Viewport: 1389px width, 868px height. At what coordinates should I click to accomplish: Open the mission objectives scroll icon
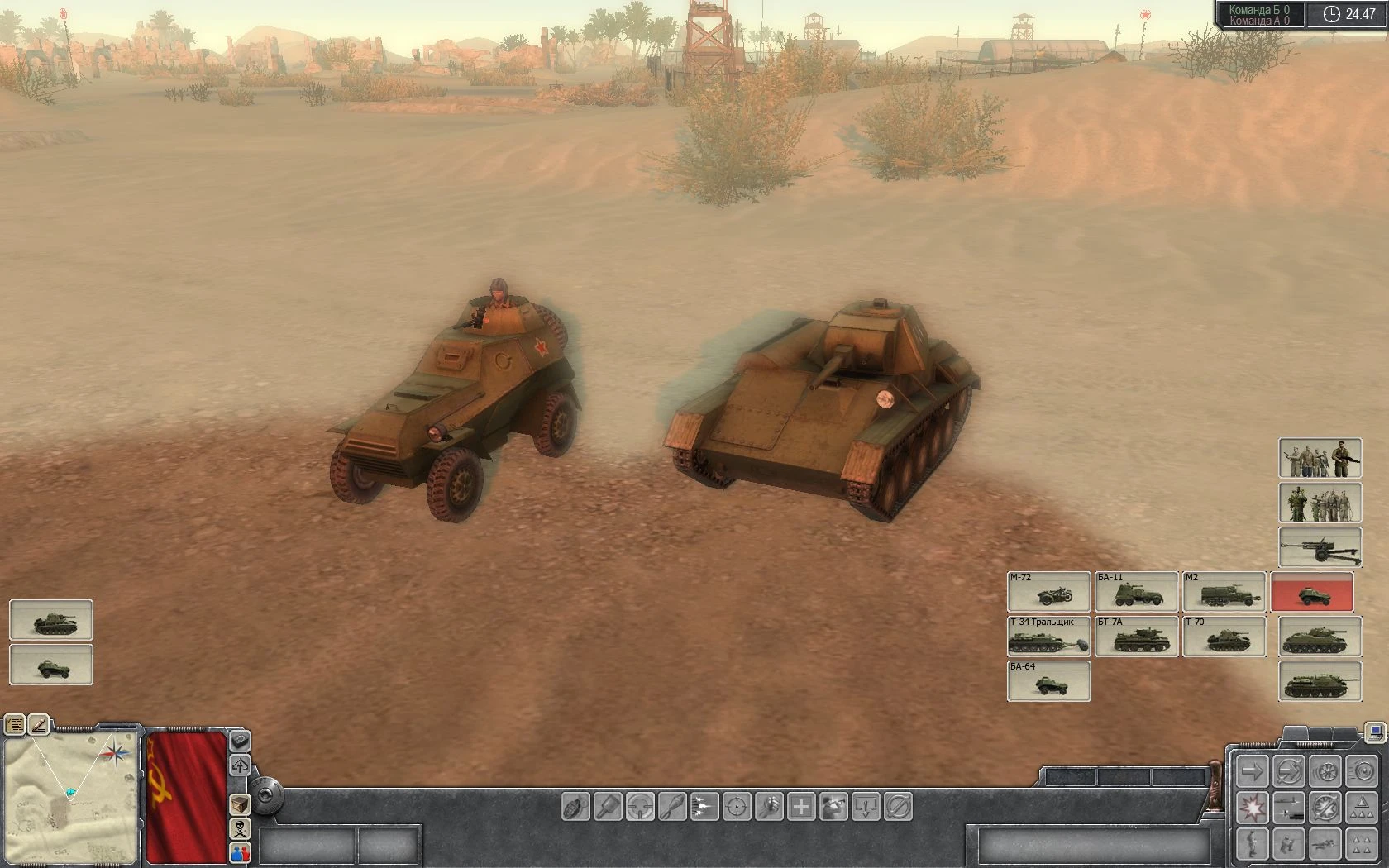[15, 725]
